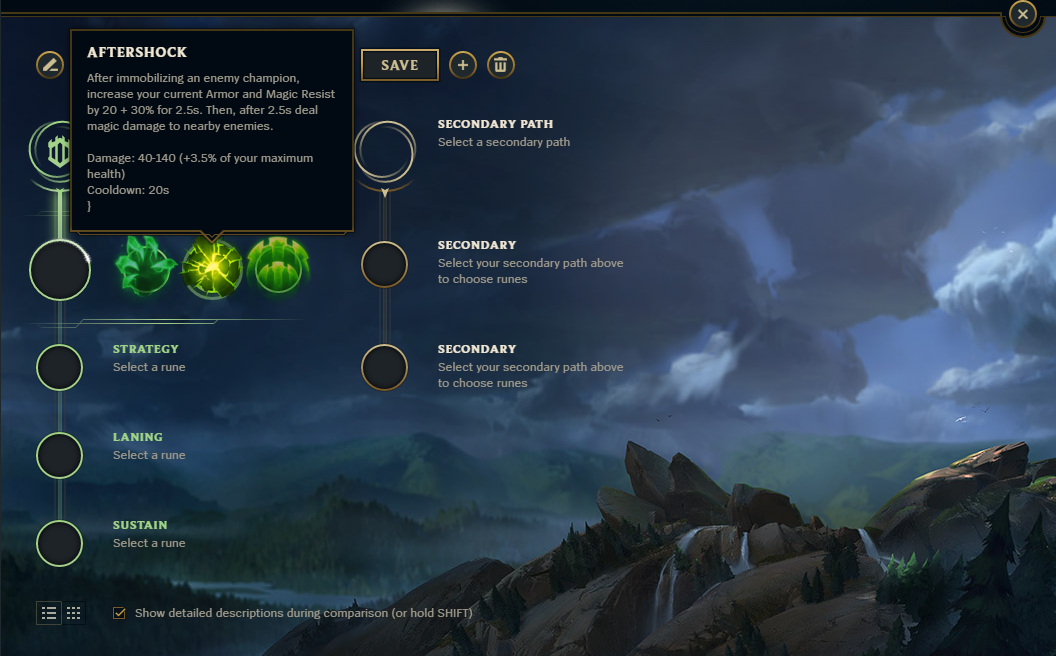Toggle the detailed descriptions checkbox

point(120,613)
